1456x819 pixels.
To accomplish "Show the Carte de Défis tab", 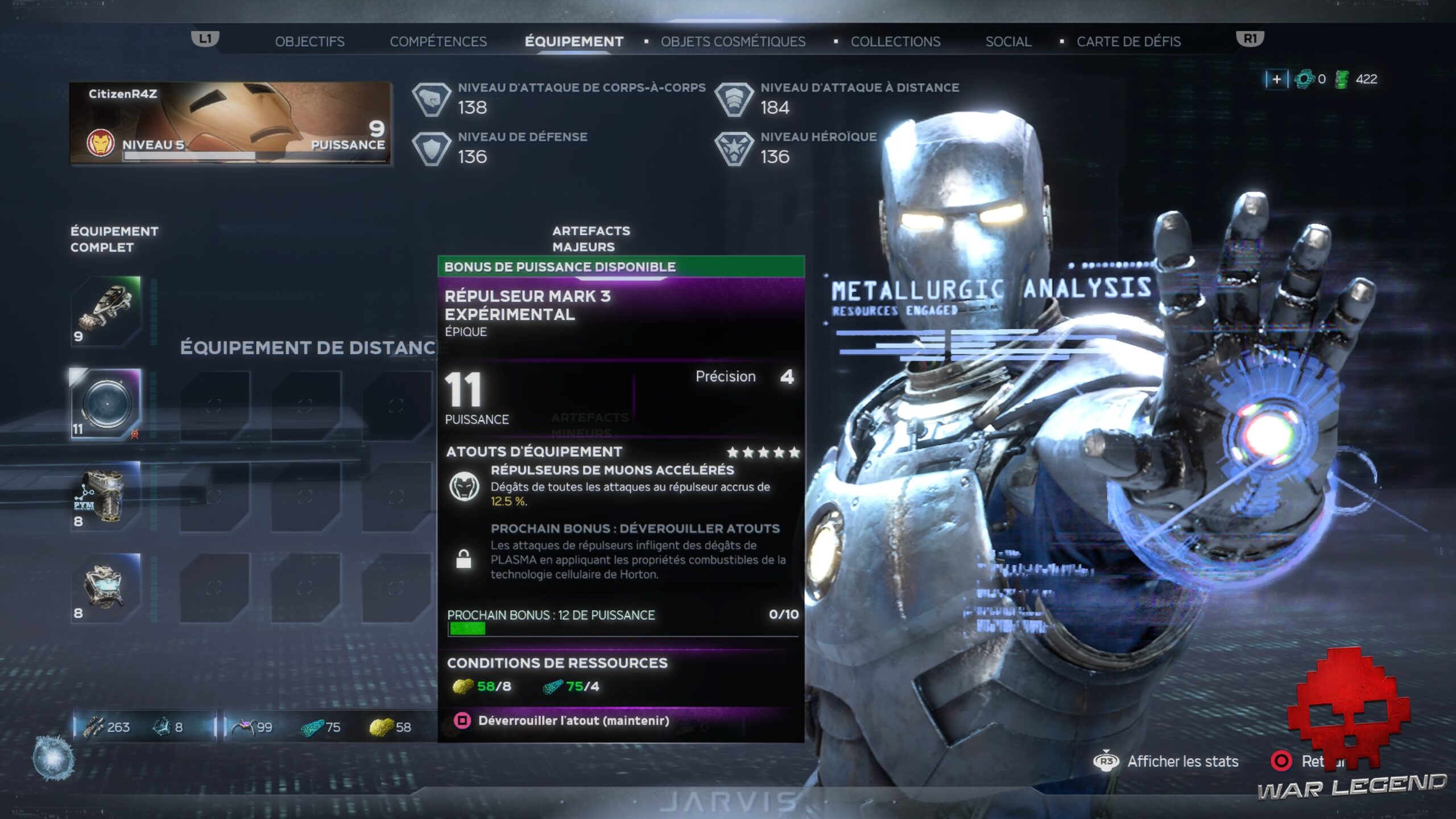I will point(1128,42).
